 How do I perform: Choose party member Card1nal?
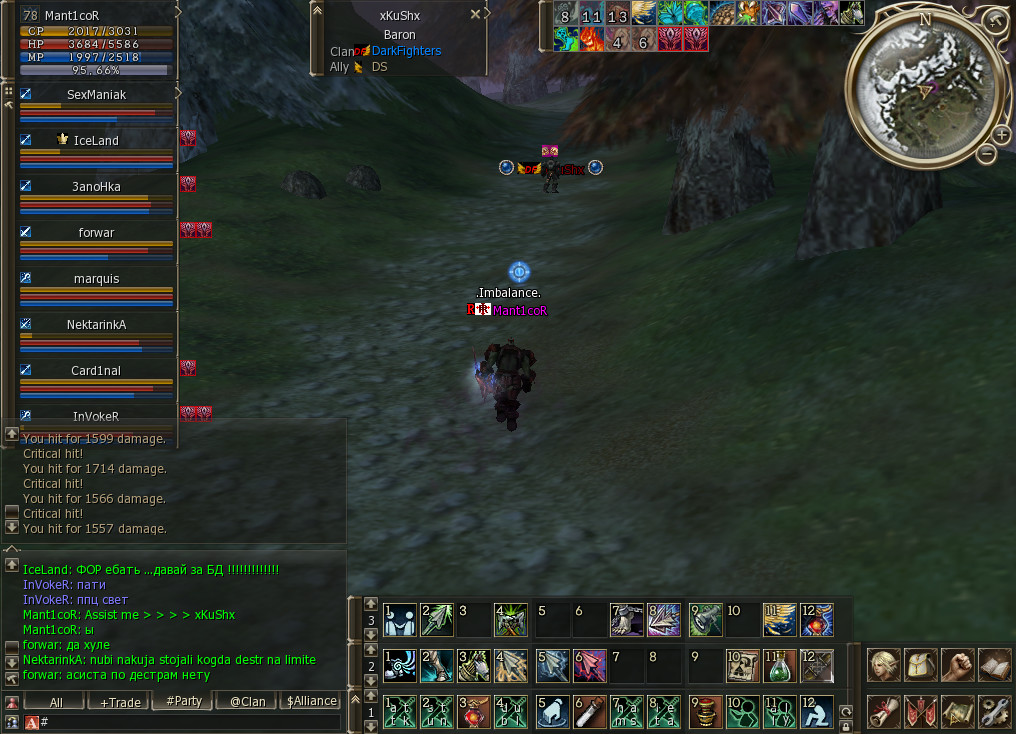tap(96, 371)
